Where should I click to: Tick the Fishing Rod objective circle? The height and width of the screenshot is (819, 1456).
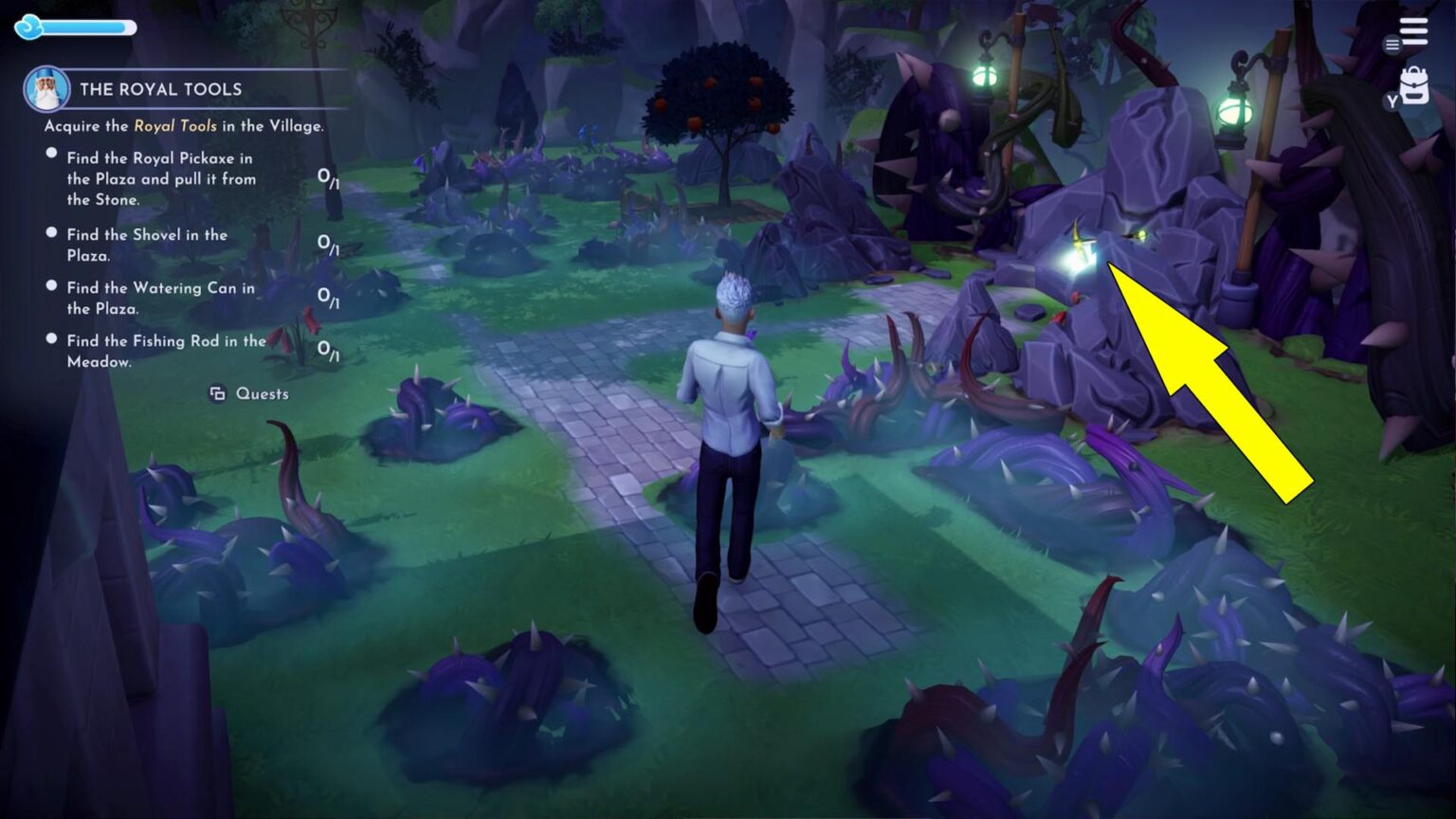click(50, 337)
